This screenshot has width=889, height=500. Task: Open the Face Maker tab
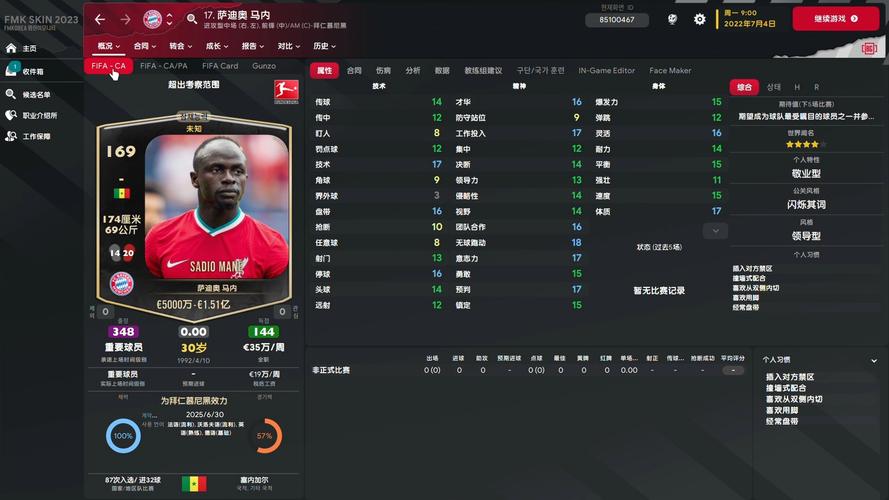pos(670,71)
